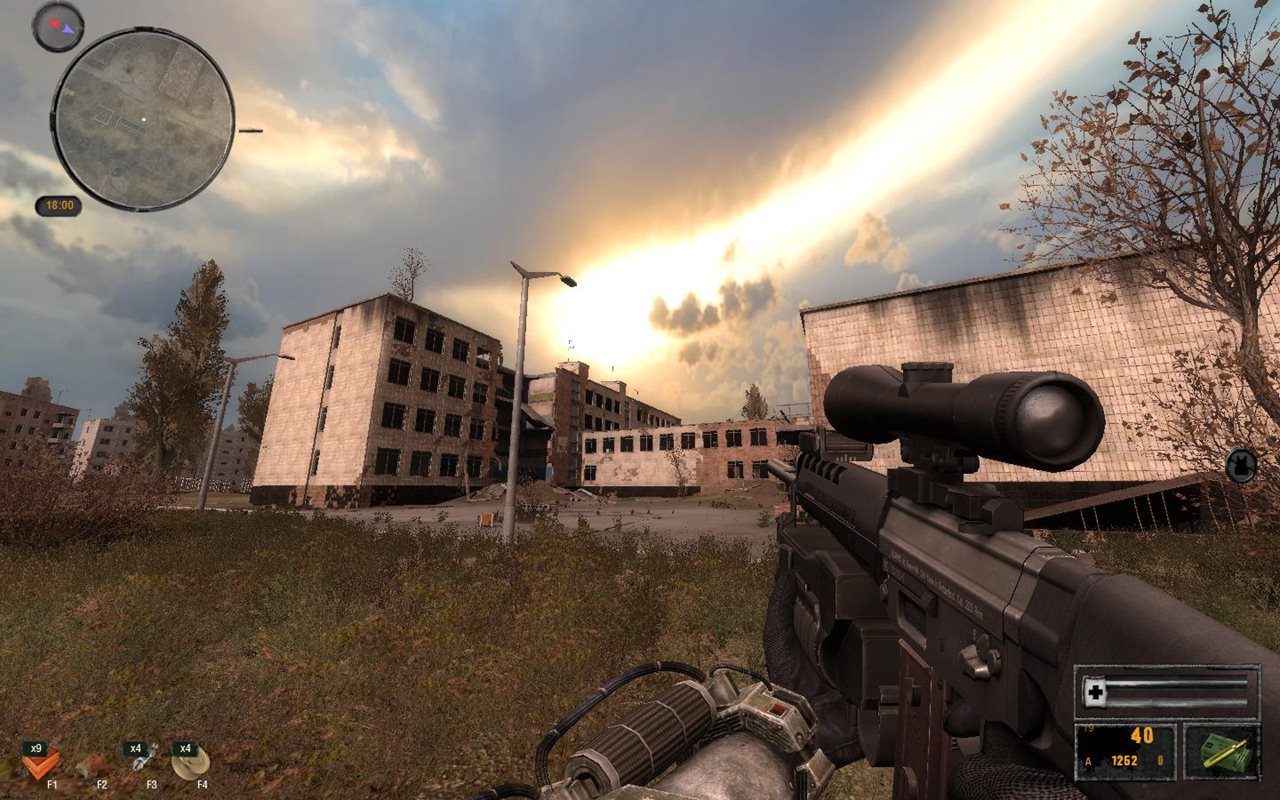
Task: Click the F1 hotkey label
Action: tap(52, 784)
